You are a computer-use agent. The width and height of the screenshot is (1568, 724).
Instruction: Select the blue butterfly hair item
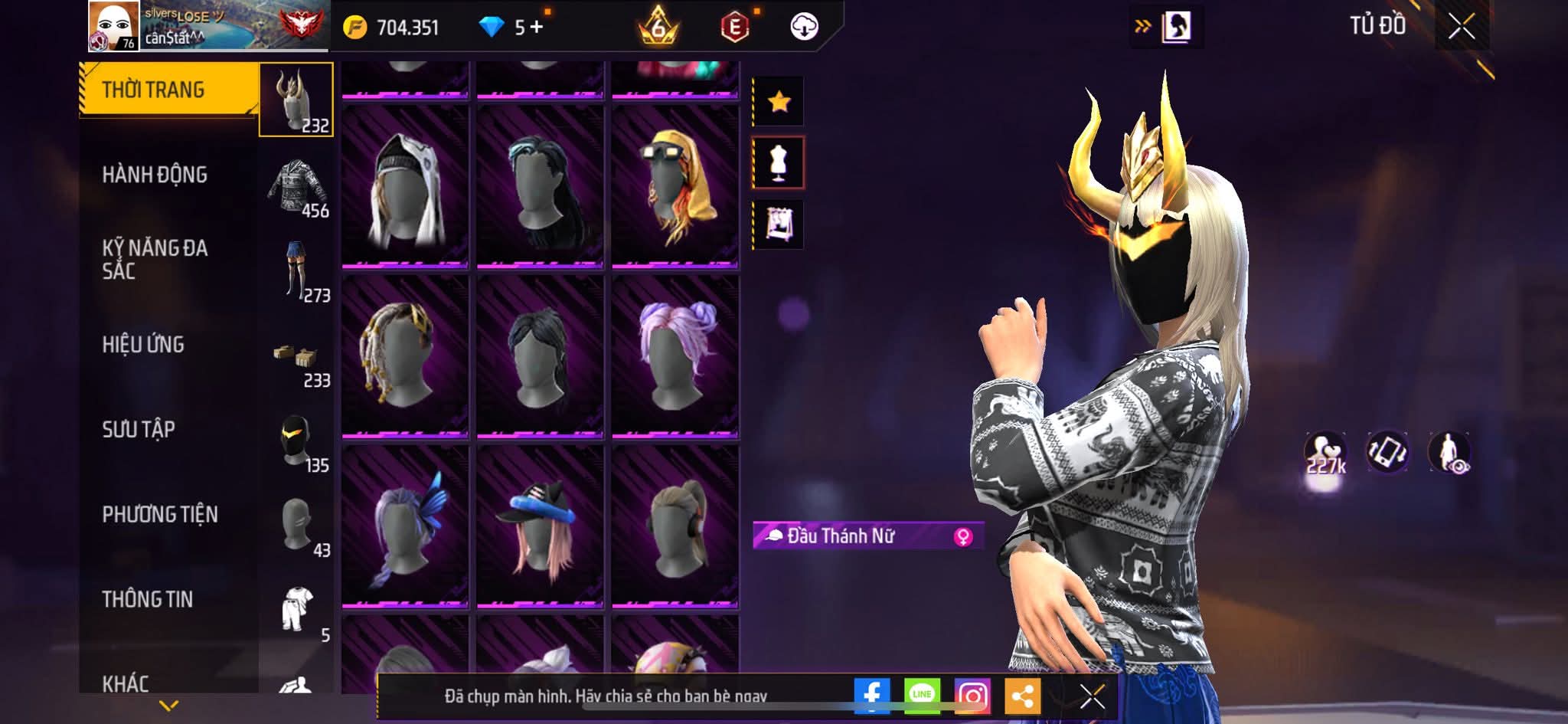pyautogui.click(x=404, y=526)
